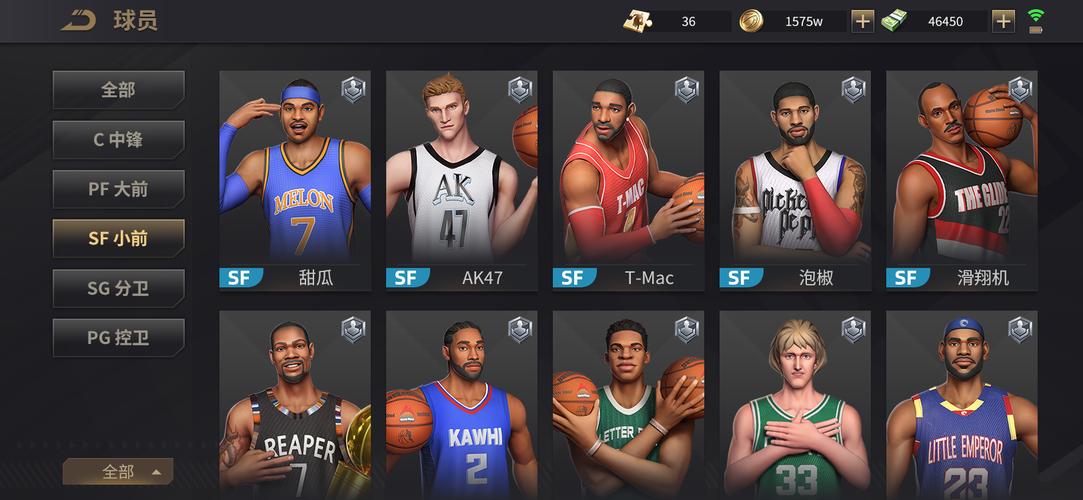Select the 甜瓜 player card
The height and width of the screenshot is (500, 1083).
[295, 180]
